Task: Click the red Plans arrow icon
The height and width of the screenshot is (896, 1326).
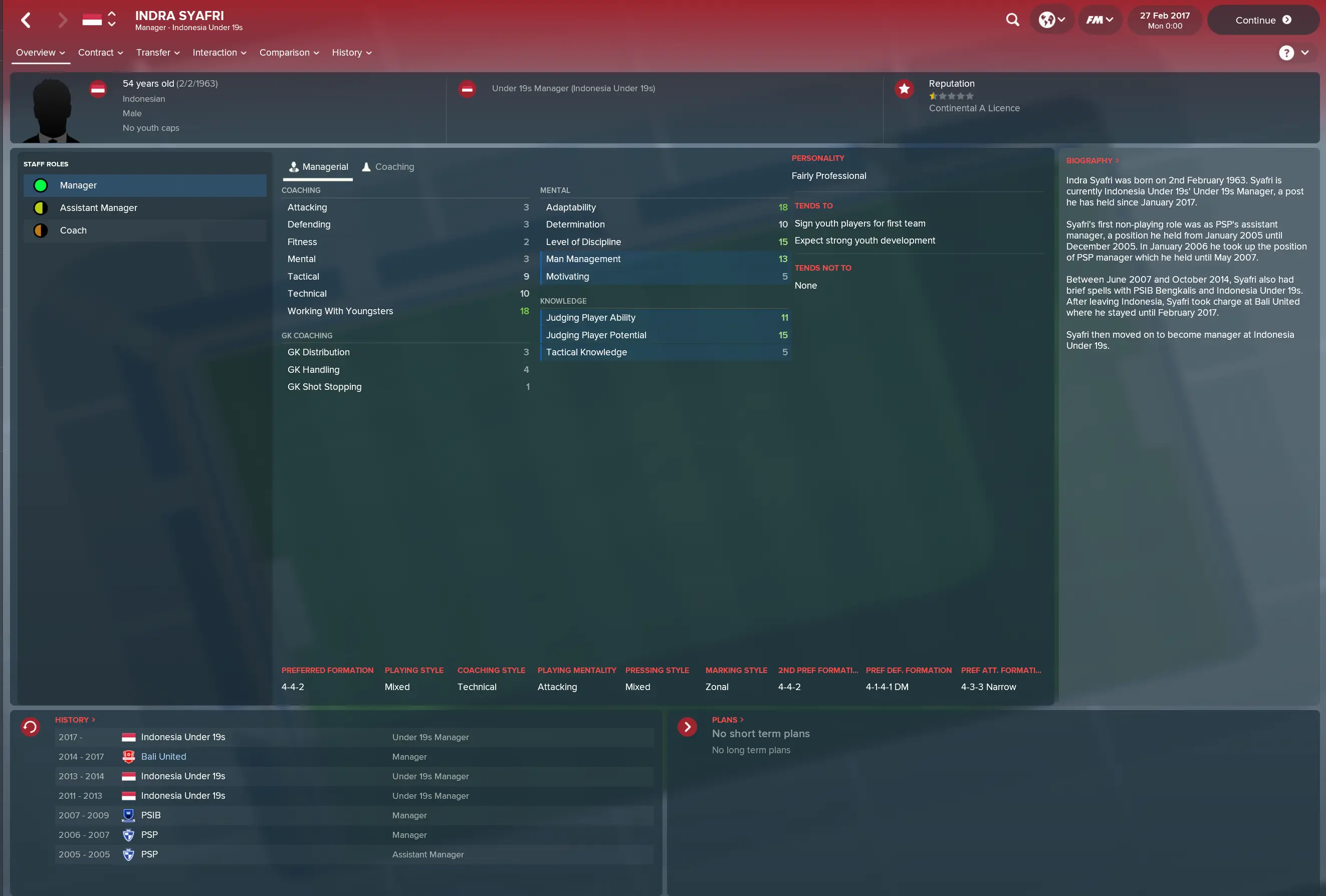Action: (688, 727)
